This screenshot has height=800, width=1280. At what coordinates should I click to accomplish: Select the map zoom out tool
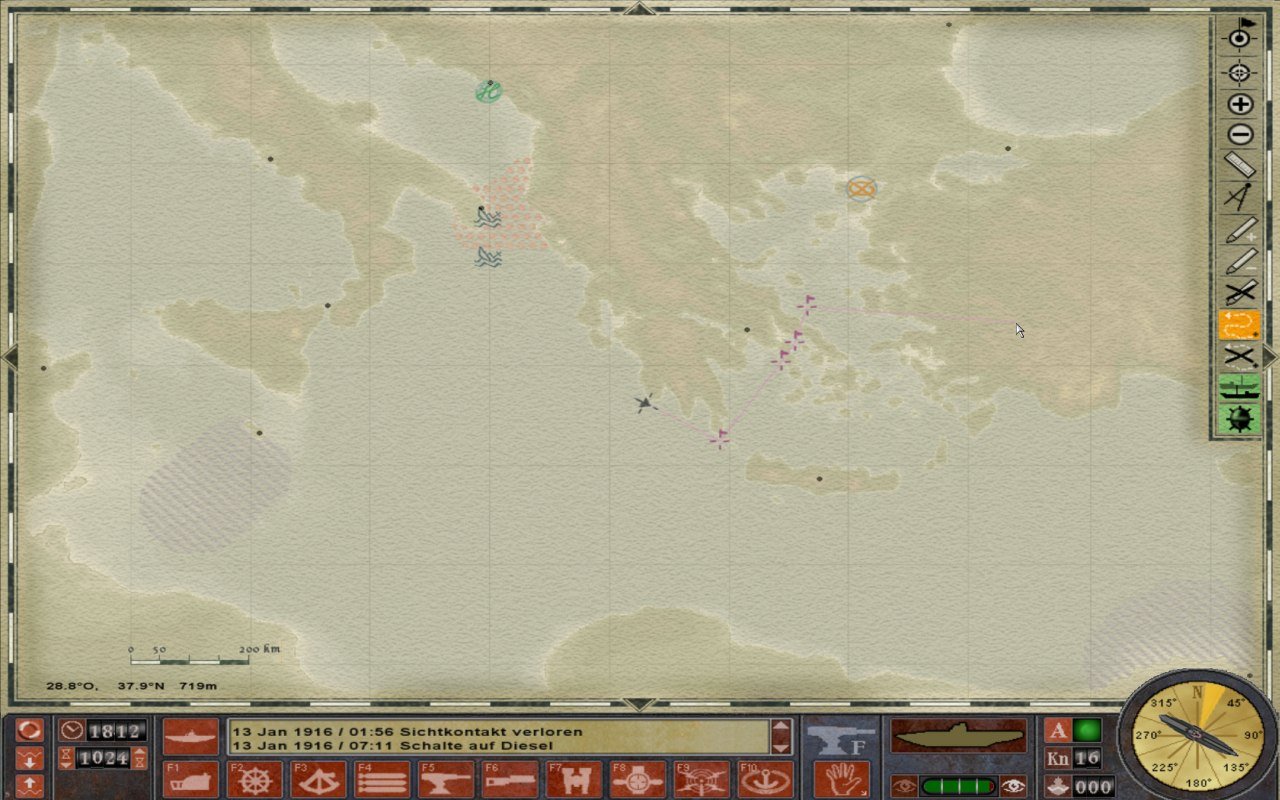click(x=1239, y=135)
